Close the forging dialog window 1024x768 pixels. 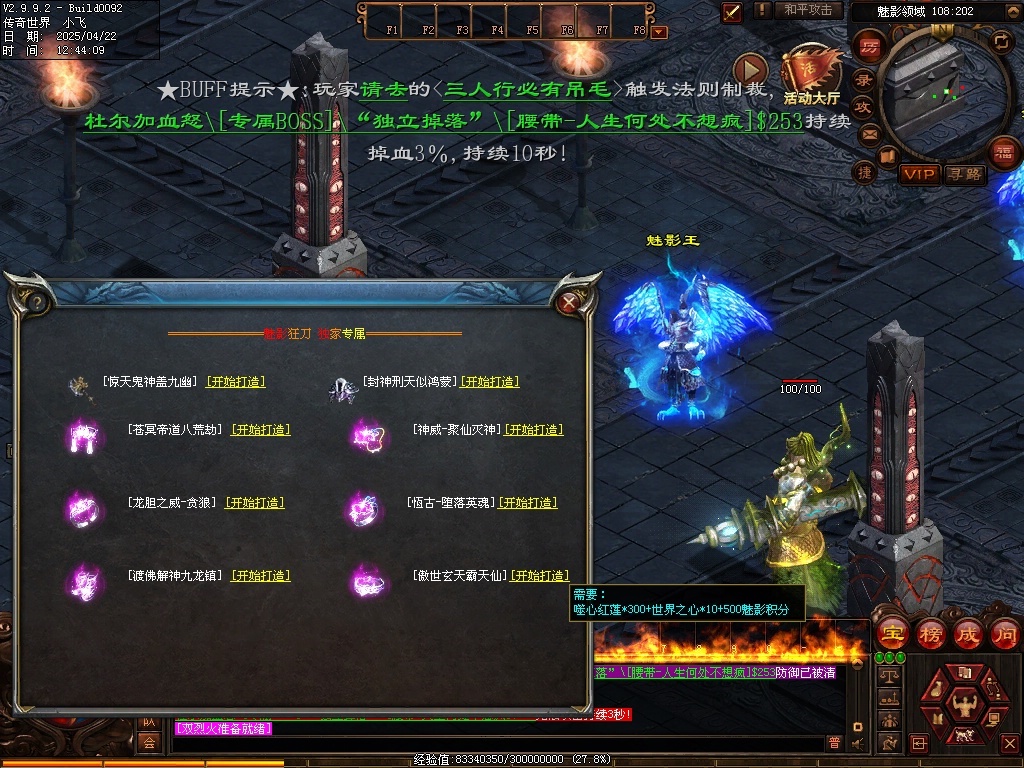click(569, 301)
